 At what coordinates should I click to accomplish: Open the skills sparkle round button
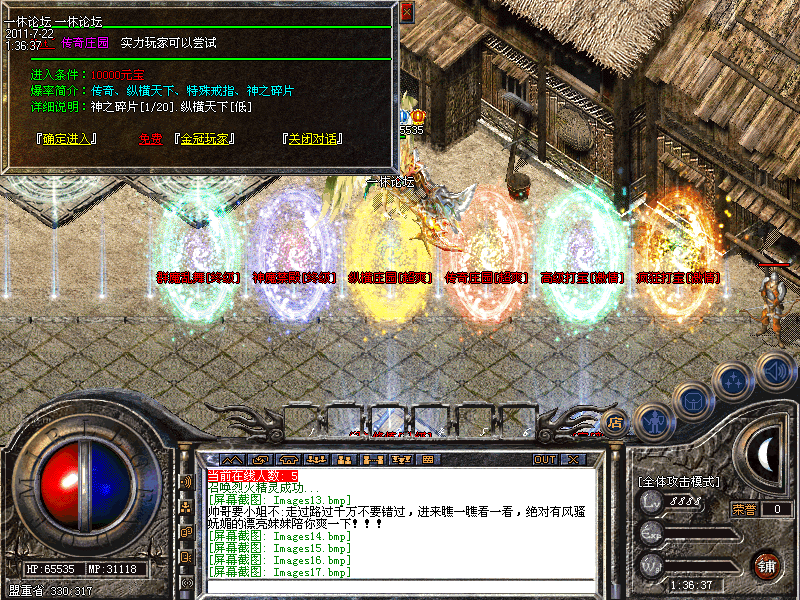(x=735, y=380)
